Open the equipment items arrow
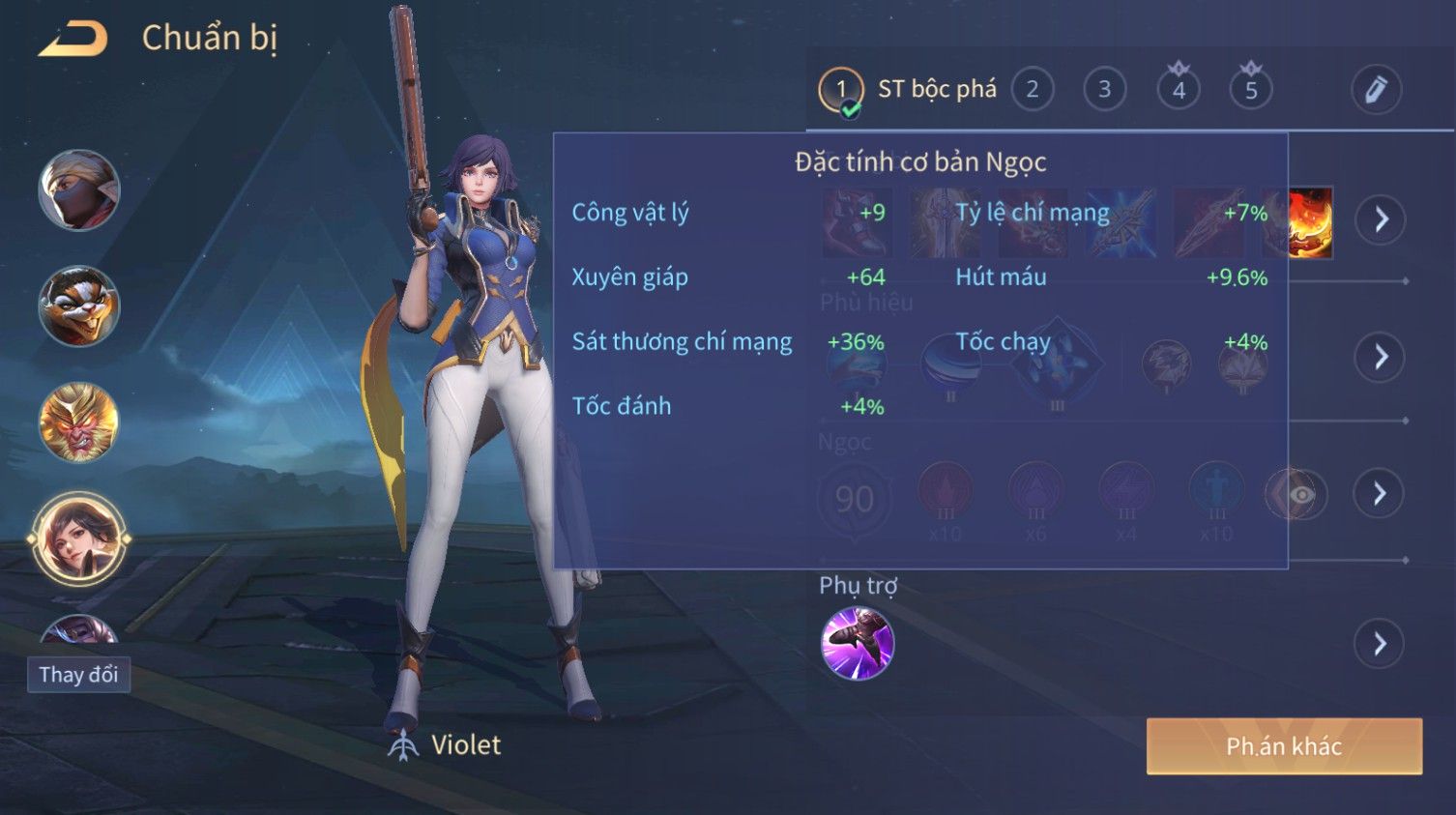The width and height of the screenshot is (1456, 815). tap(1380, 219)
